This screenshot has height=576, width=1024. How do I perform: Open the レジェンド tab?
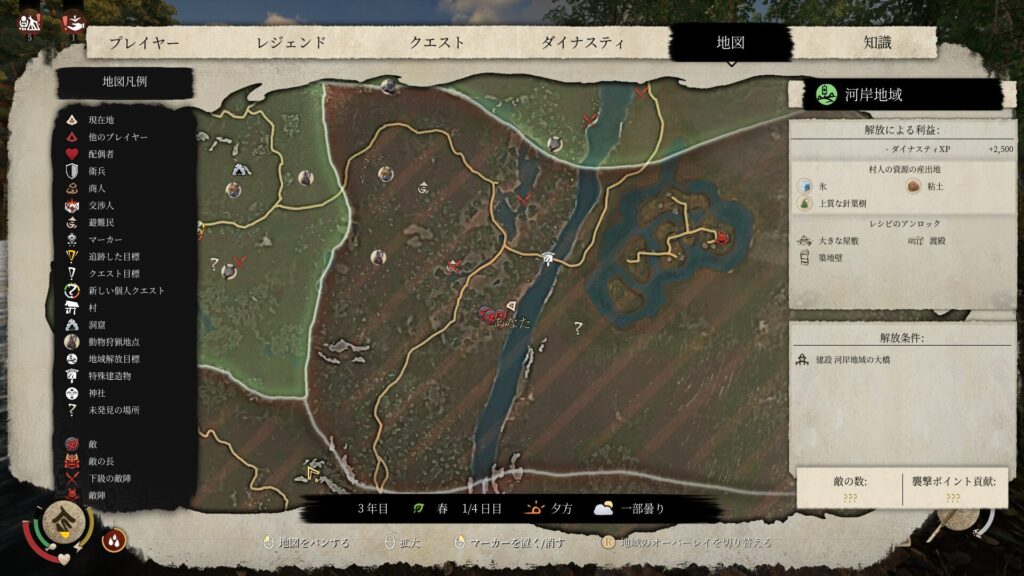click(x=291, y=43)
